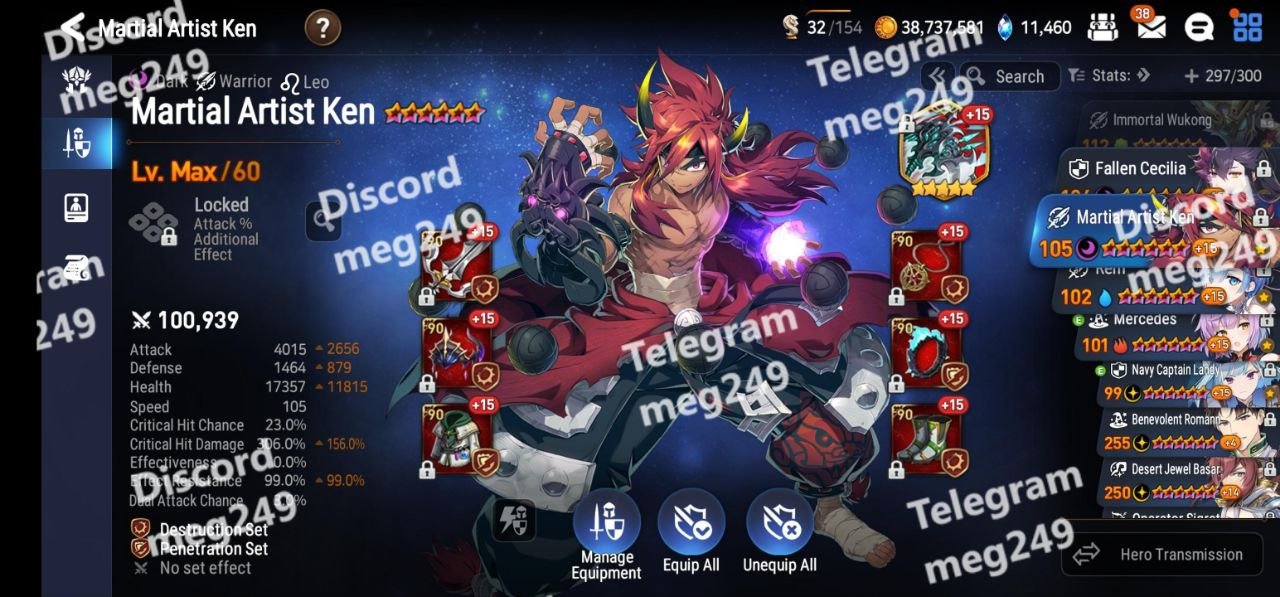
Task: Open the mail envelope icon
Action: tap(1150, 27)
